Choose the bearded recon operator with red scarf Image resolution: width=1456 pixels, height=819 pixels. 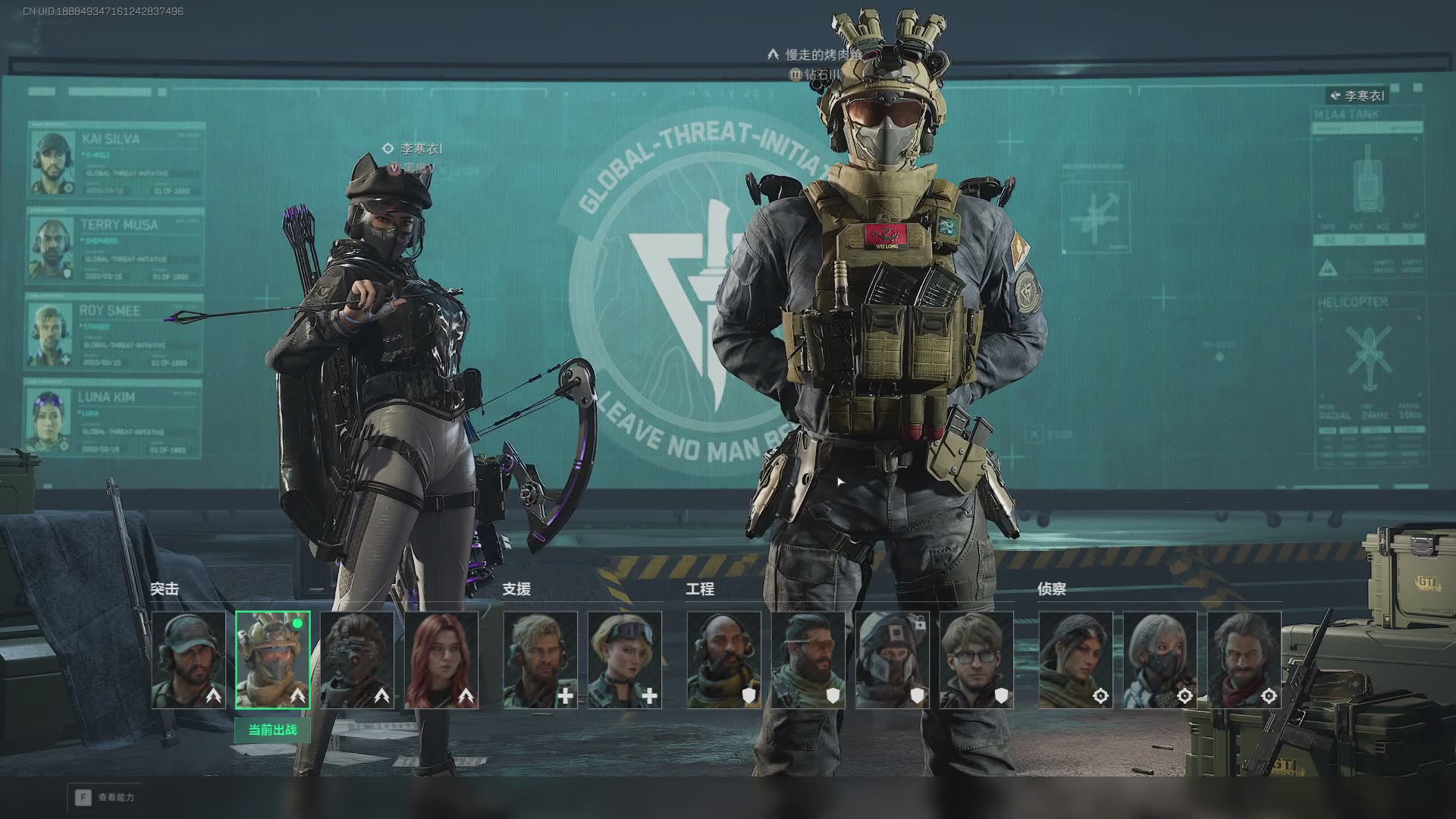[1244, 660]
